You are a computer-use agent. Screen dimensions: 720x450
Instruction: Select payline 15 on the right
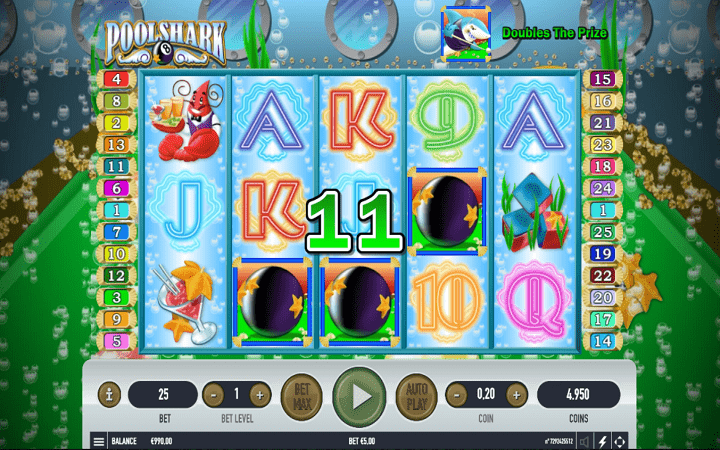[602, 78]
